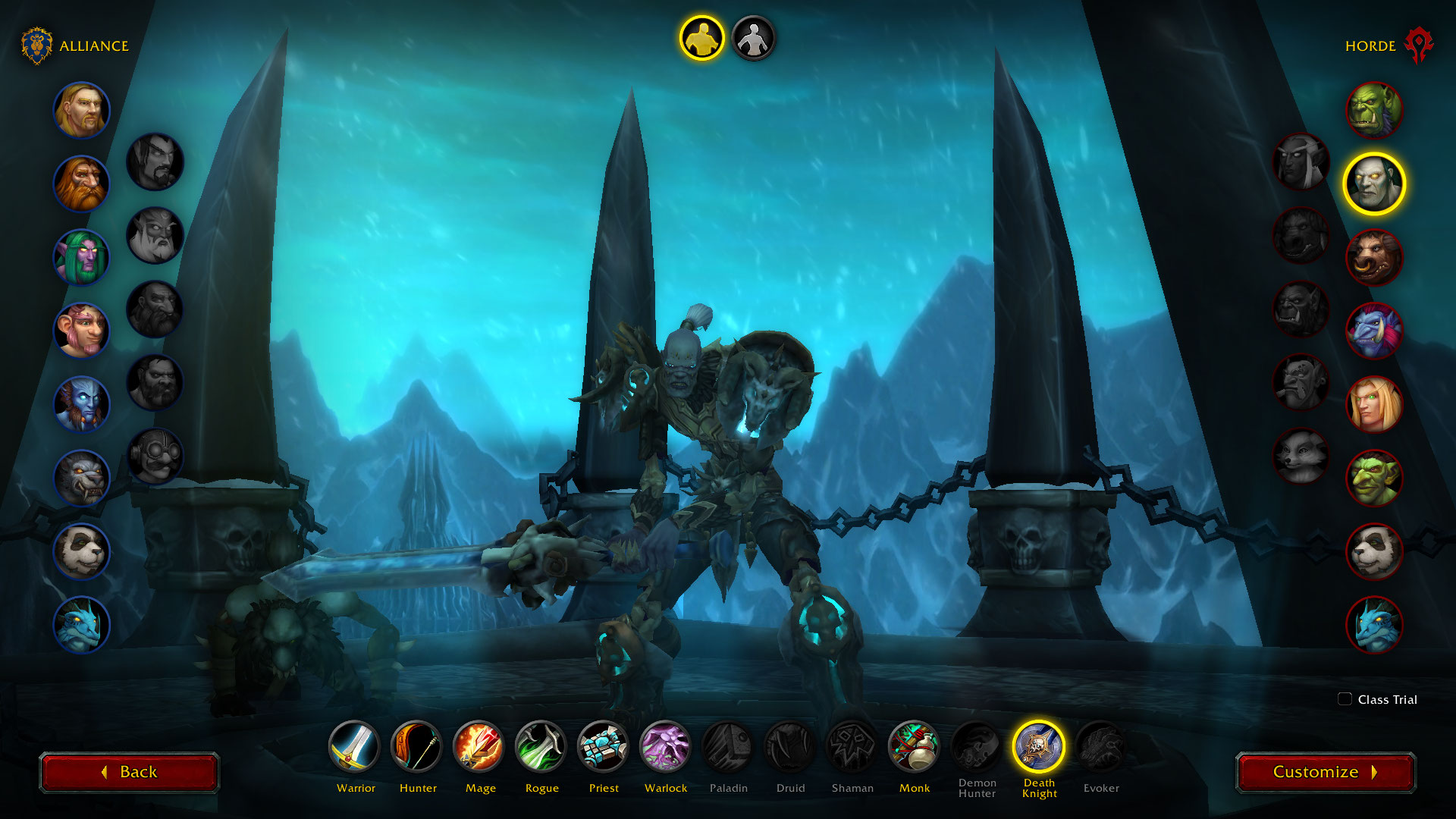Select the Evoker class icon
Image resolution: width=1456 pixels, height=819 pixels.
[1100, 747]
